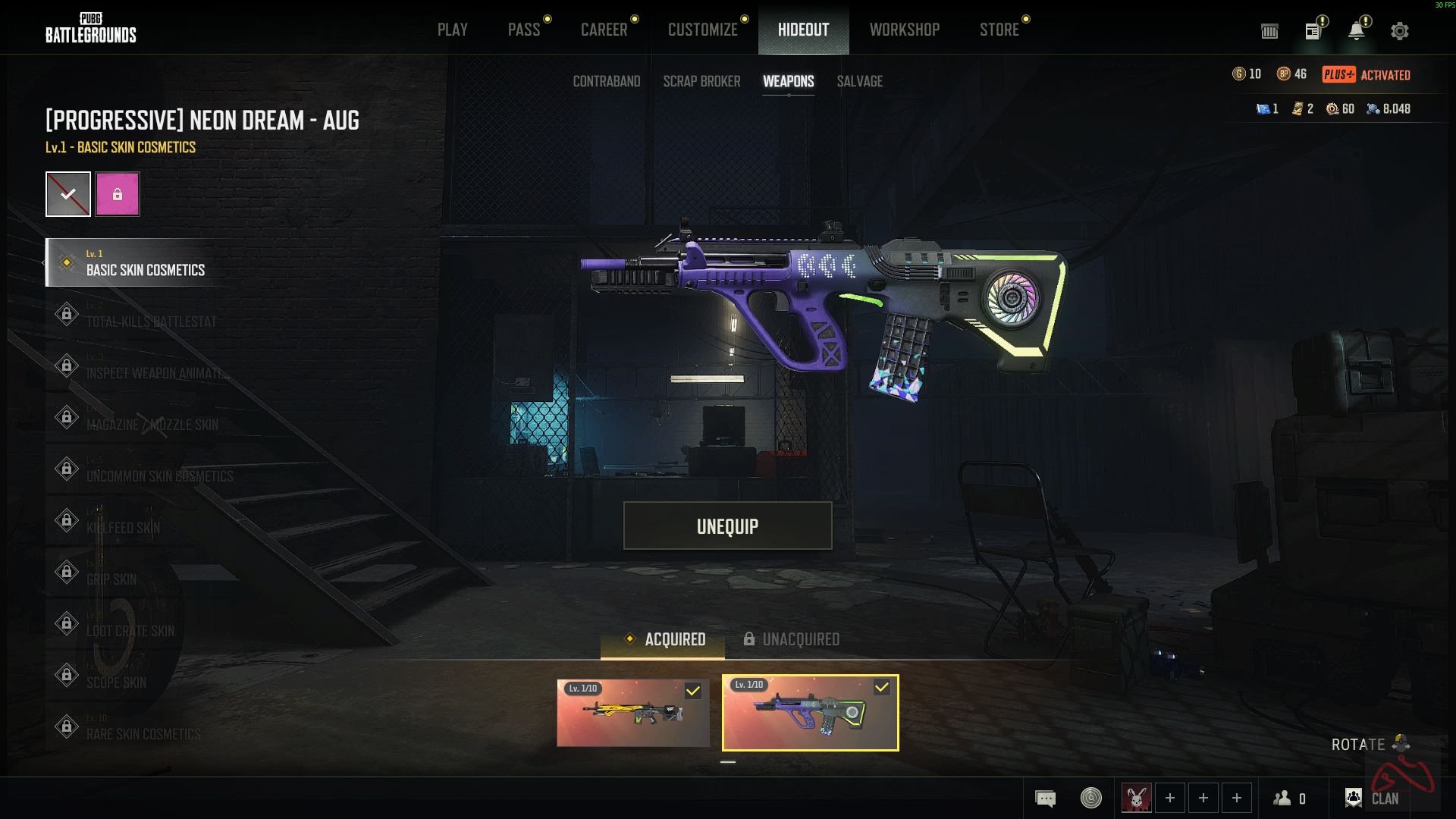
Task: Go to the CAREER tab
Action: (x=604, y=30)
